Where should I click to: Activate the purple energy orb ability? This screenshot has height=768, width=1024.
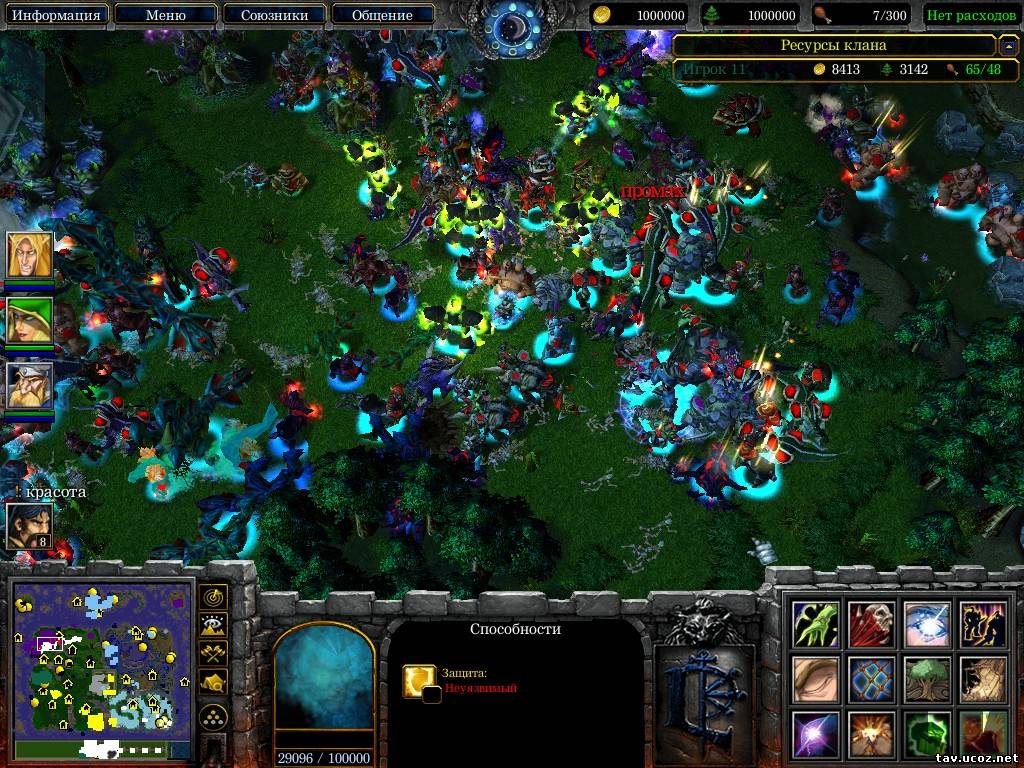click(816, 734)
